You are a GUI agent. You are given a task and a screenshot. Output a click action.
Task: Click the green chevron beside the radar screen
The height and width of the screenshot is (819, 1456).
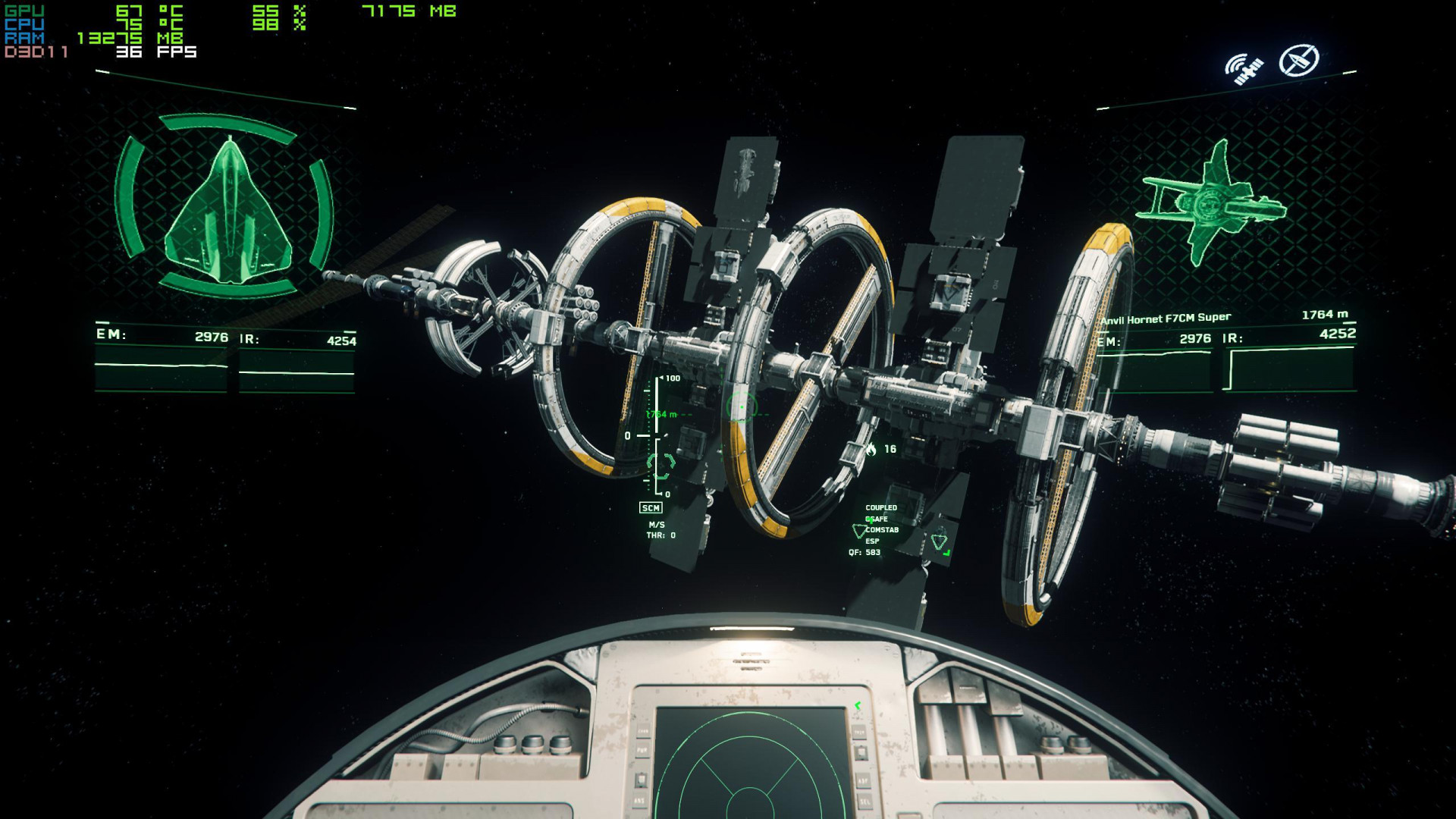coord(858,705)
